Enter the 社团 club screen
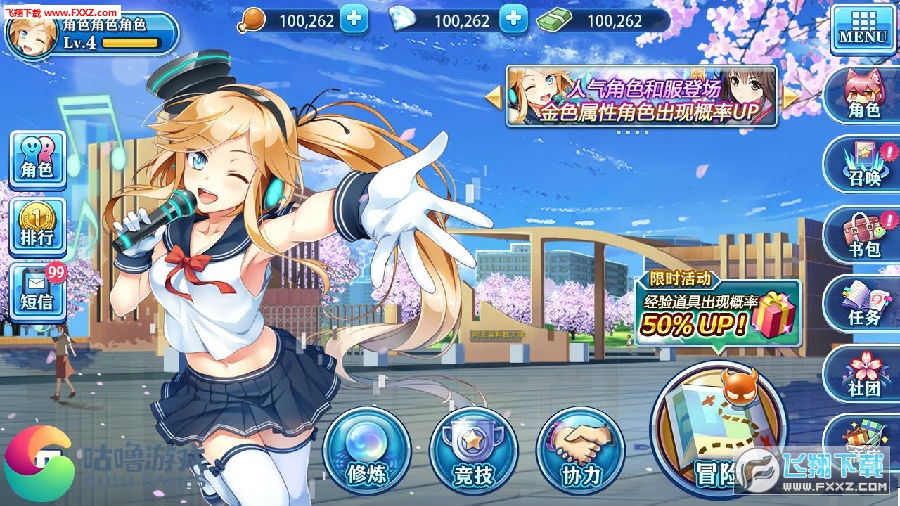This screenshot has width=900, height=506. click(x=862, y=373)
